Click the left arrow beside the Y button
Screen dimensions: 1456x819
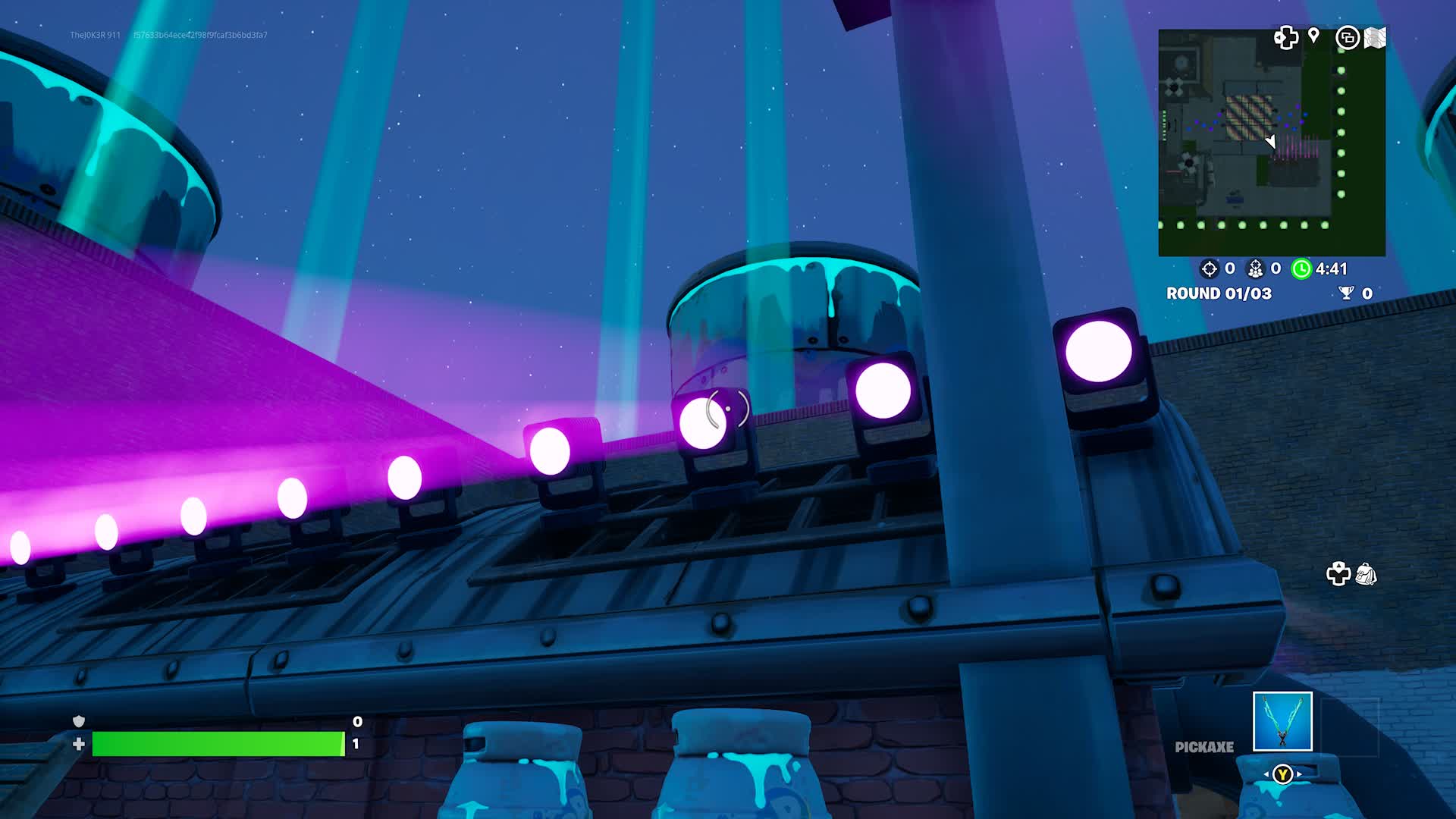(1266, 774)
